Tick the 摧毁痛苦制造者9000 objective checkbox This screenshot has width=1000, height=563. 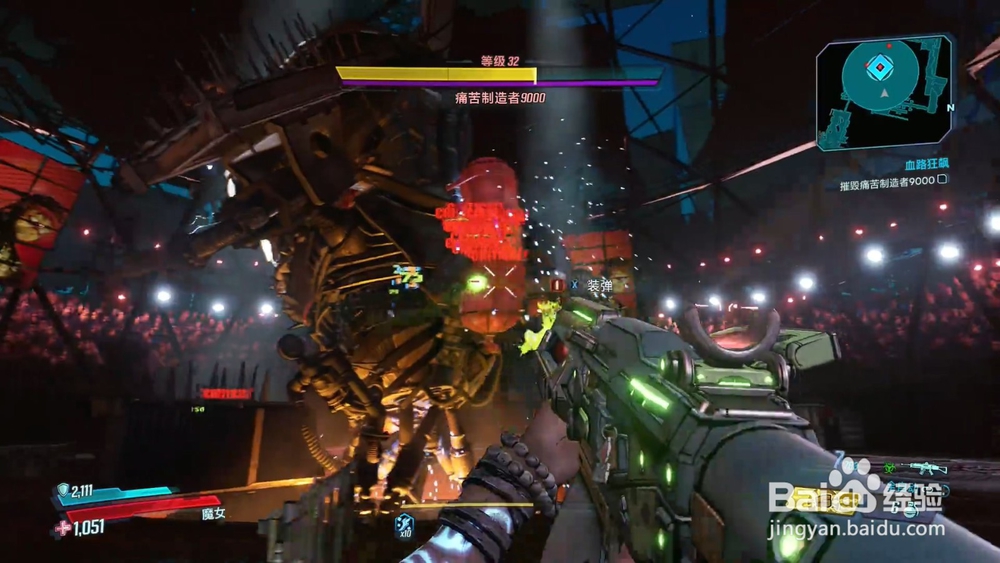click(942, 180)
